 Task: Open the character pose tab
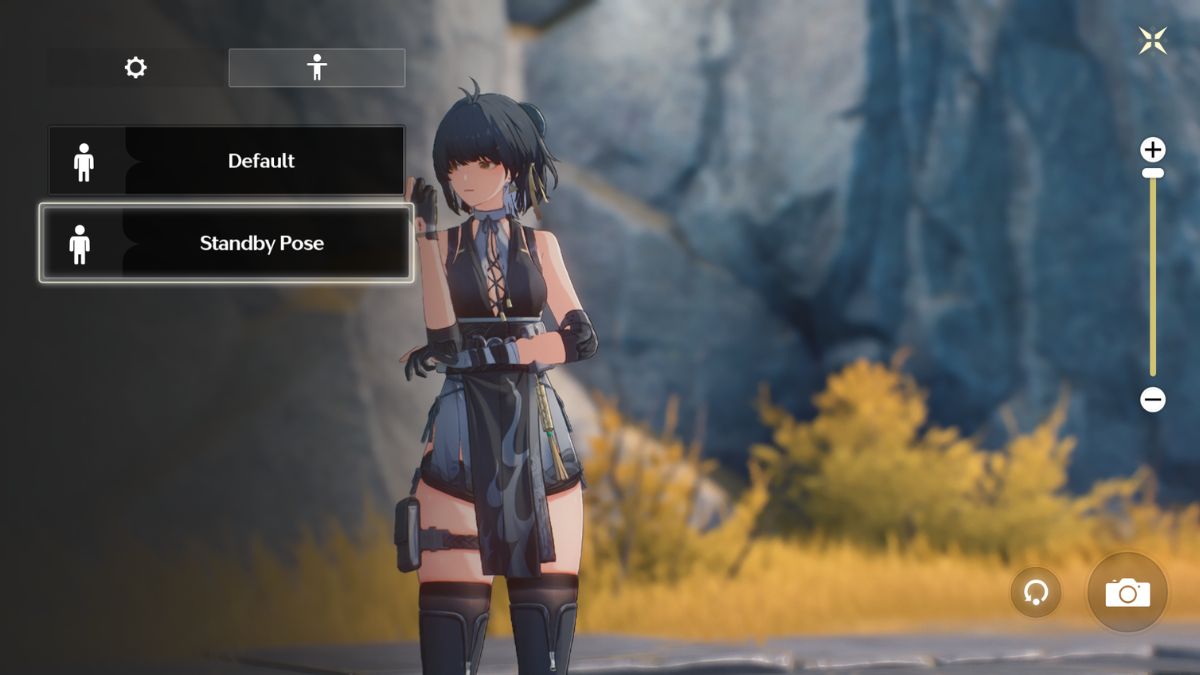click(x=317, y=68)
